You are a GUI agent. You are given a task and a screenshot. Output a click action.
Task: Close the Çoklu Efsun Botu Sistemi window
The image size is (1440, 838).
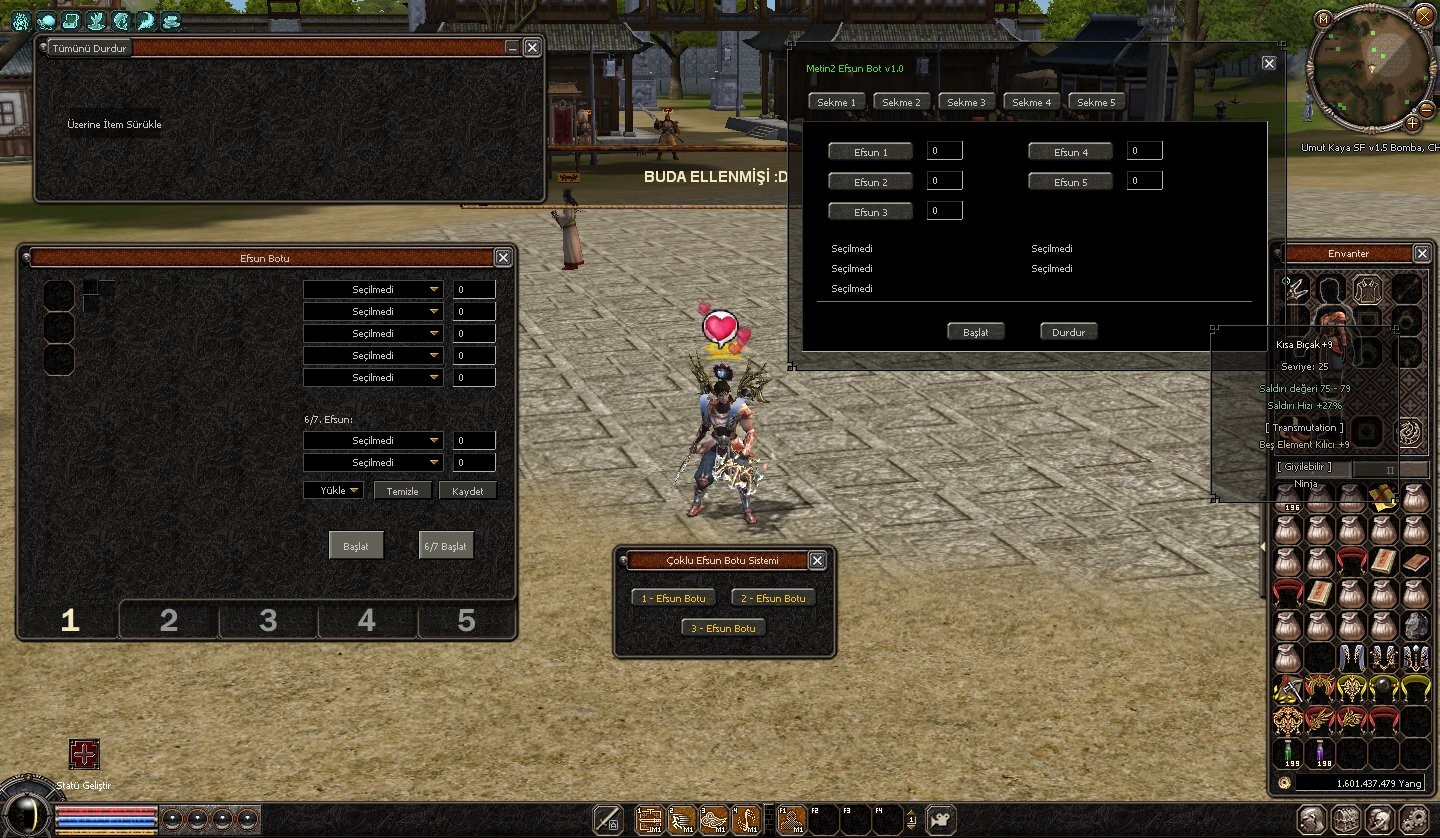[817, 561]
